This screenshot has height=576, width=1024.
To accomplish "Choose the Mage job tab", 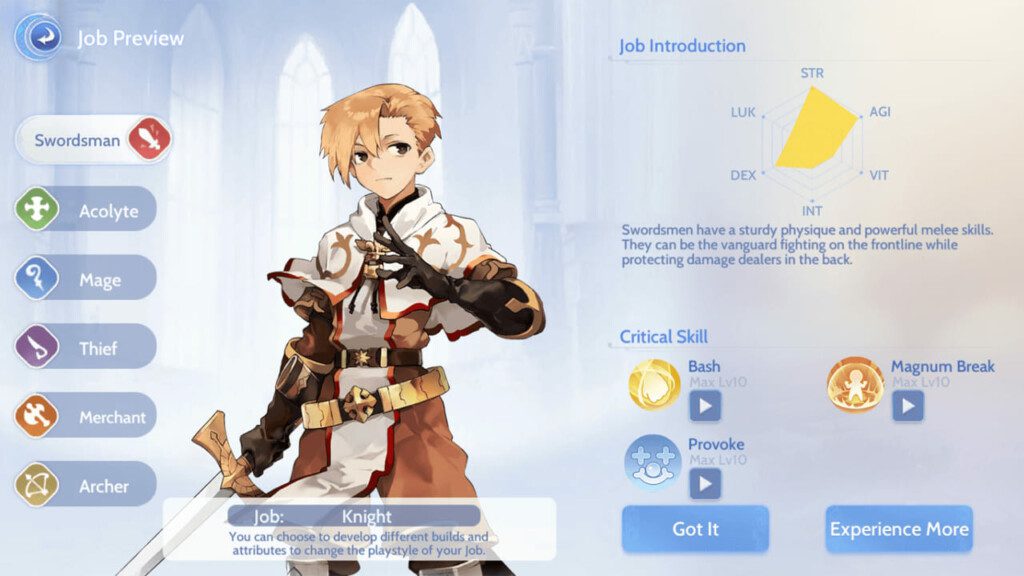I will [x=87, y=279].
